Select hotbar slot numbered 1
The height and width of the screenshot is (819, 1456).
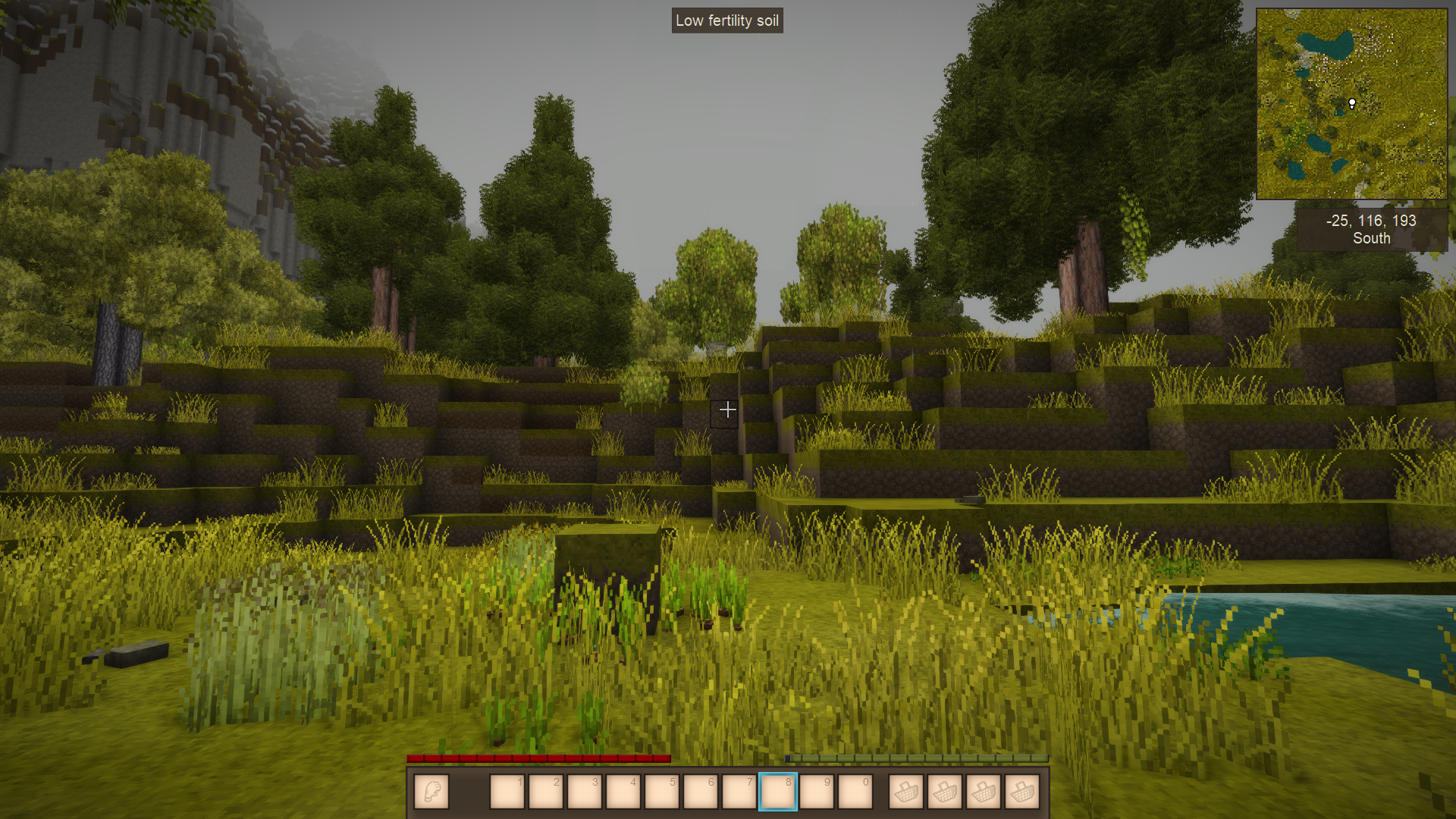507,792
